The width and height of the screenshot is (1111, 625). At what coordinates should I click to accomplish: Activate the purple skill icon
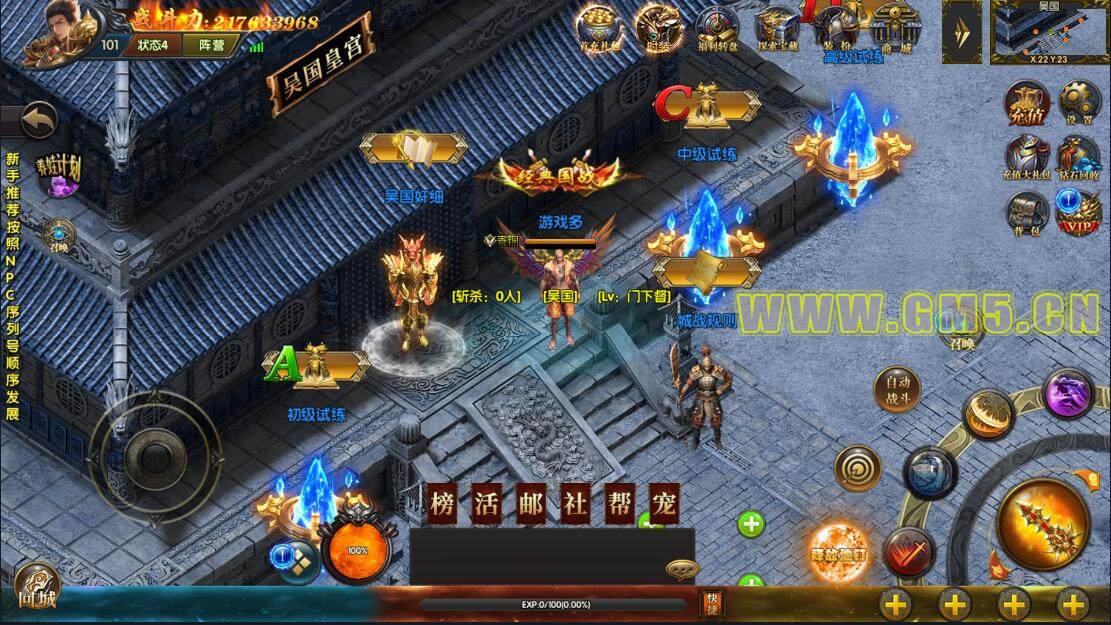pyautogui.click(x=1068, y=392)
